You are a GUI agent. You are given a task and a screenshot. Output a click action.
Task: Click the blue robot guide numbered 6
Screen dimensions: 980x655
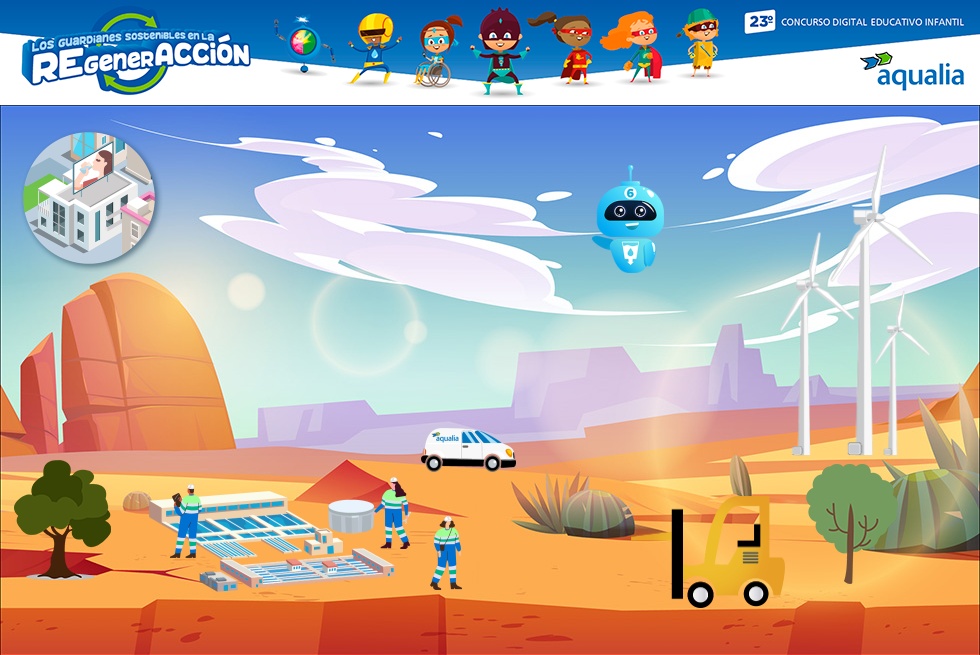(628, 224)
